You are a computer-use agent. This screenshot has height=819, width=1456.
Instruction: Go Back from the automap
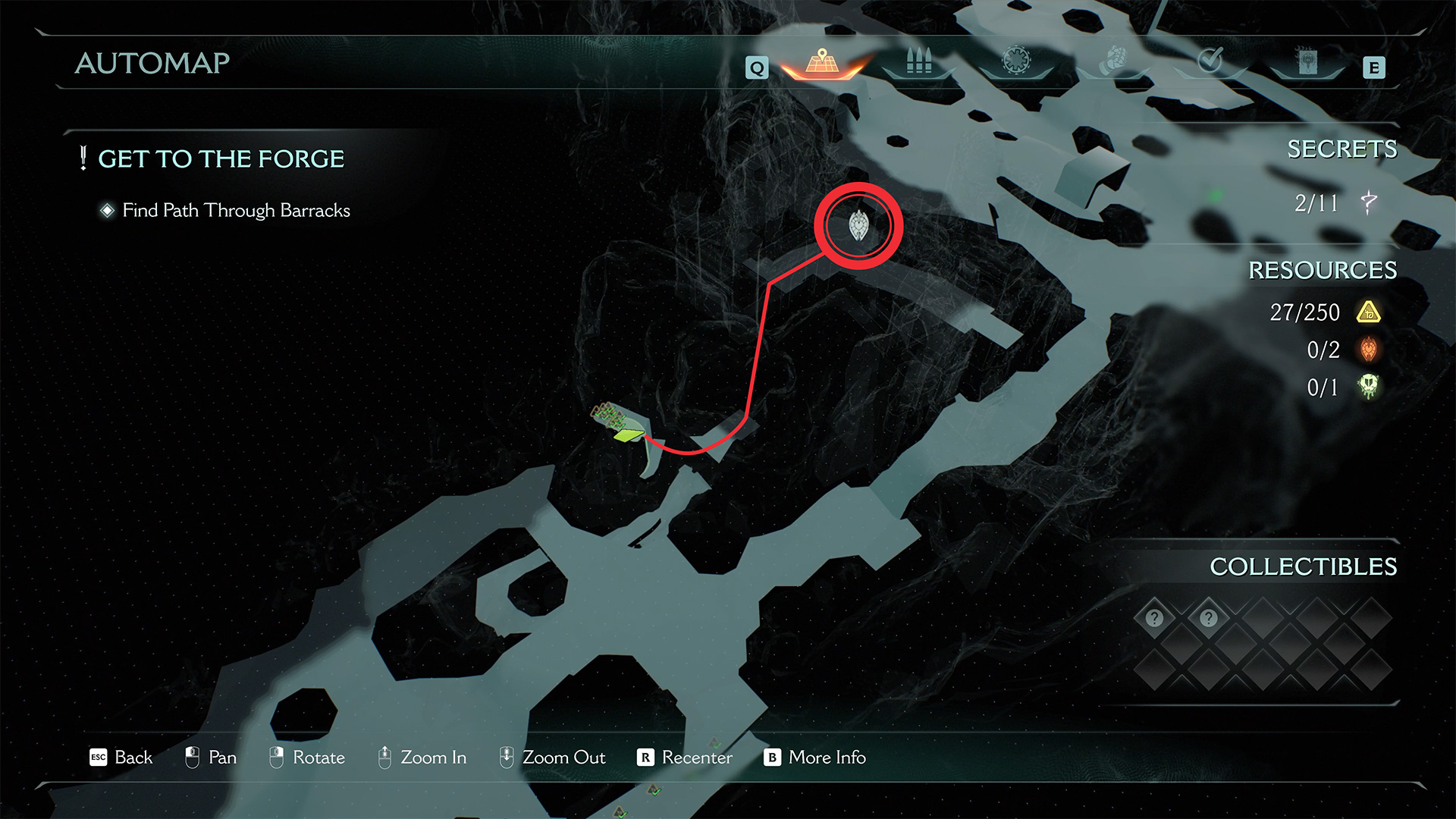tap(121, 758)
